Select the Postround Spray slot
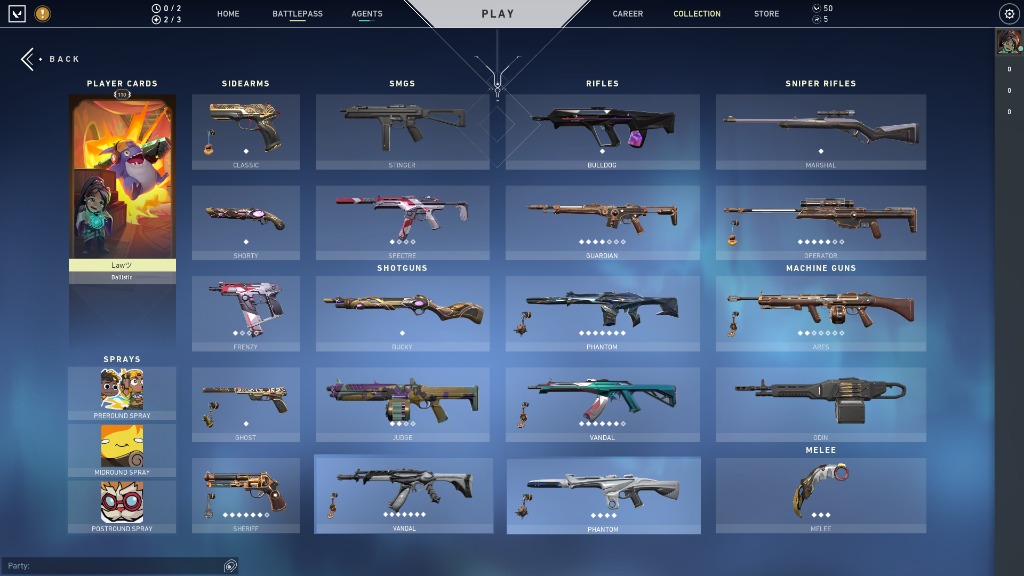This screenshot has width=1024, height=576. tap(122, 506)
